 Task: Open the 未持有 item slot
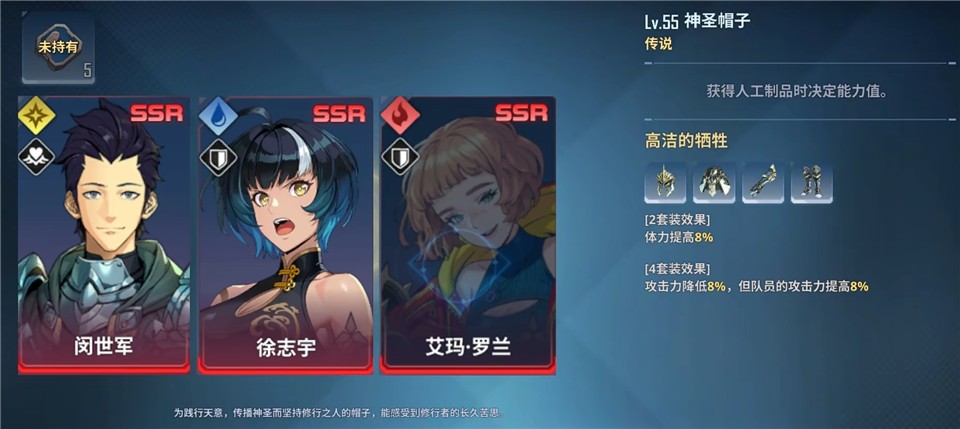[58, 49]
